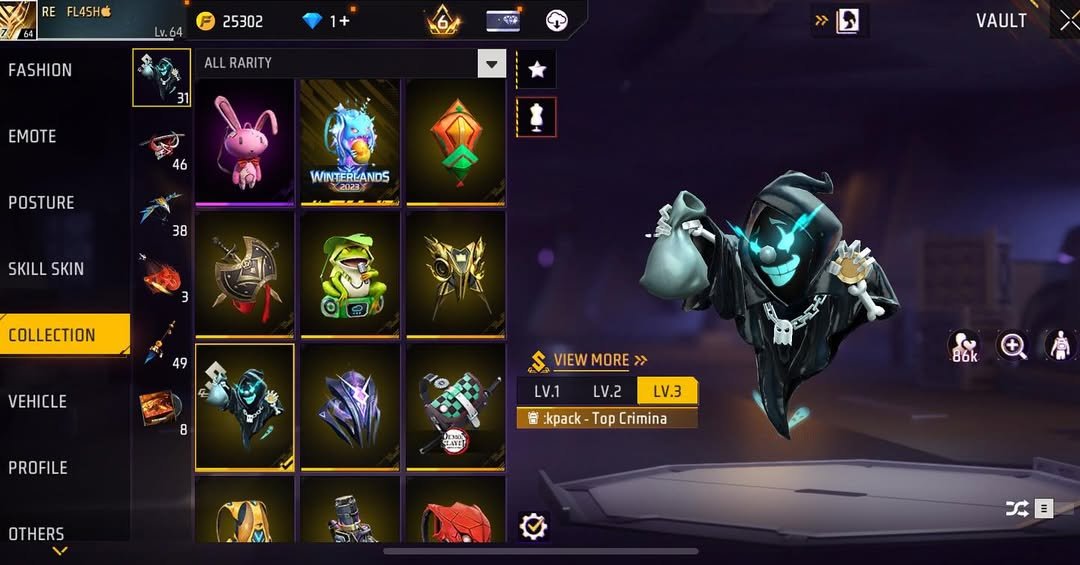Image resolution: width=1080 pixels, height=565 pixels.
Task: Open the All Rarity dropdown
Action: [x=491, y=65]
